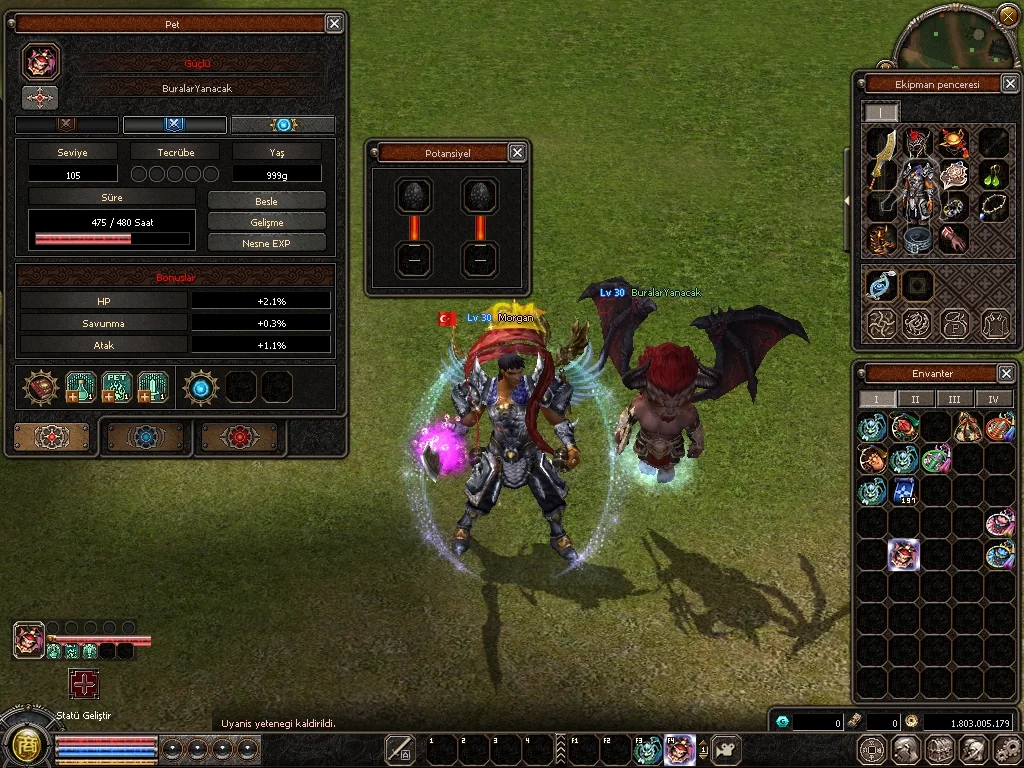Click the Besle feed button
Viewport: 1024px width, 768px height.
coord(266,200)
